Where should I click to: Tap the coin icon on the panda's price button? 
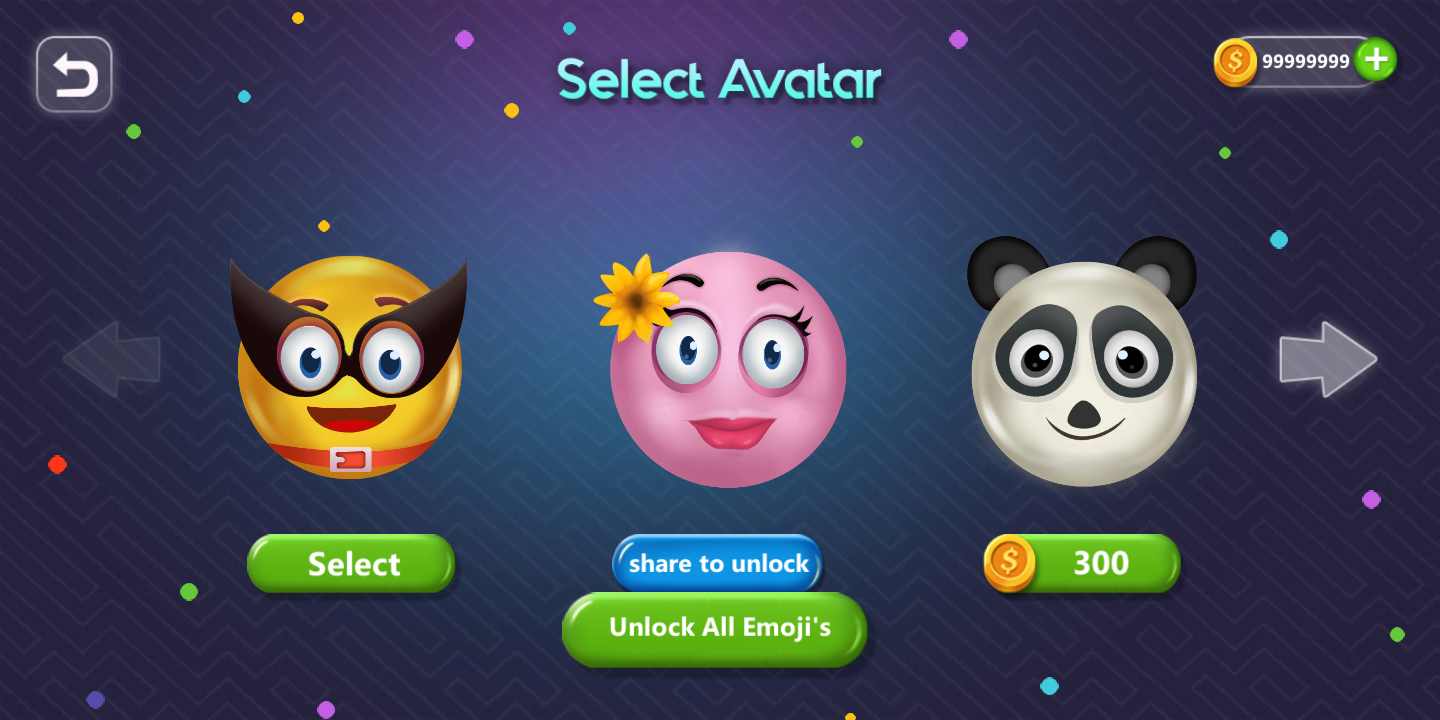tap(1012, 563)
